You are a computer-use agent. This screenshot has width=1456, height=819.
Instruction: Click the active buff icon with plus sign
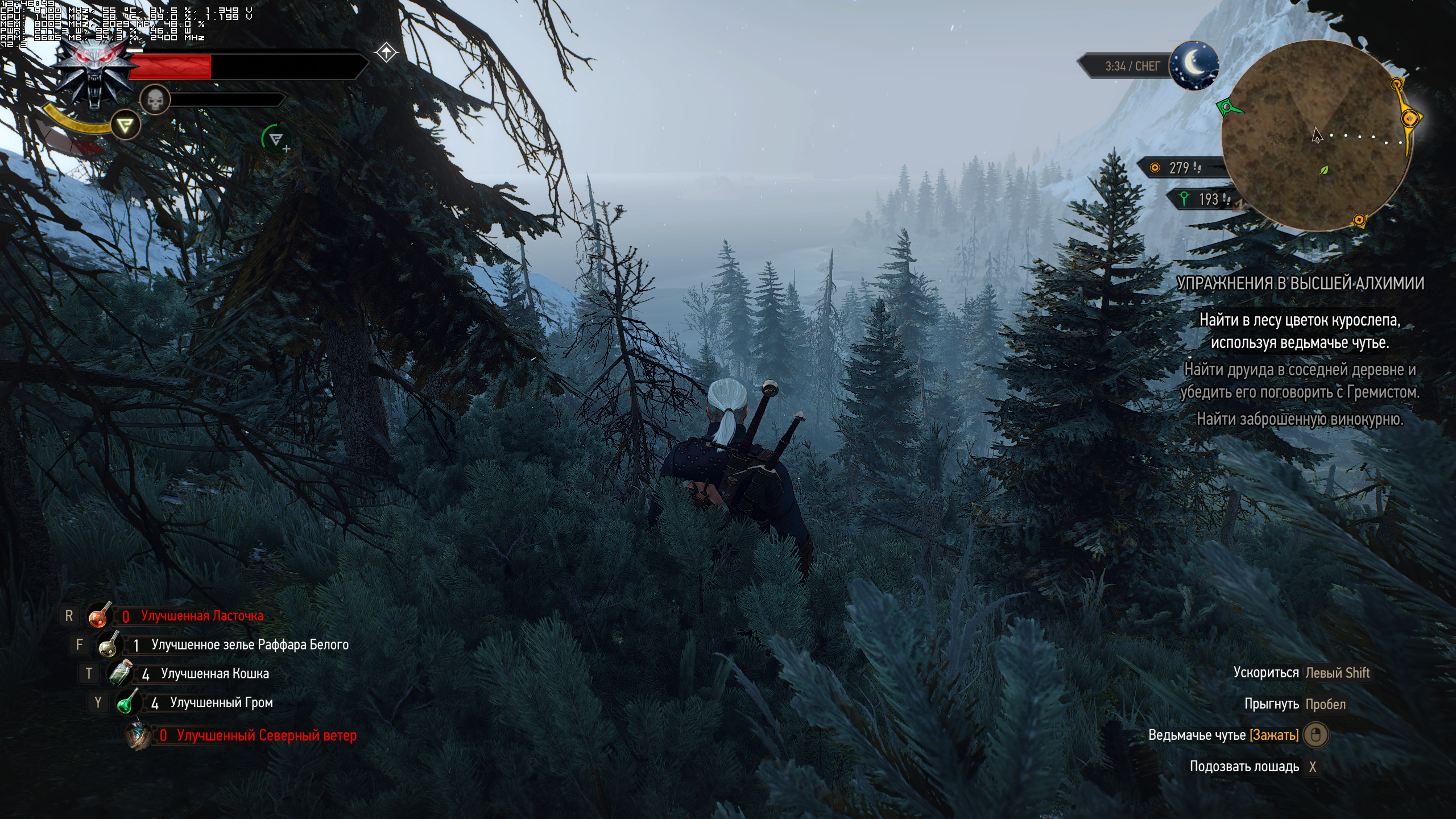(x=276, y=139)
